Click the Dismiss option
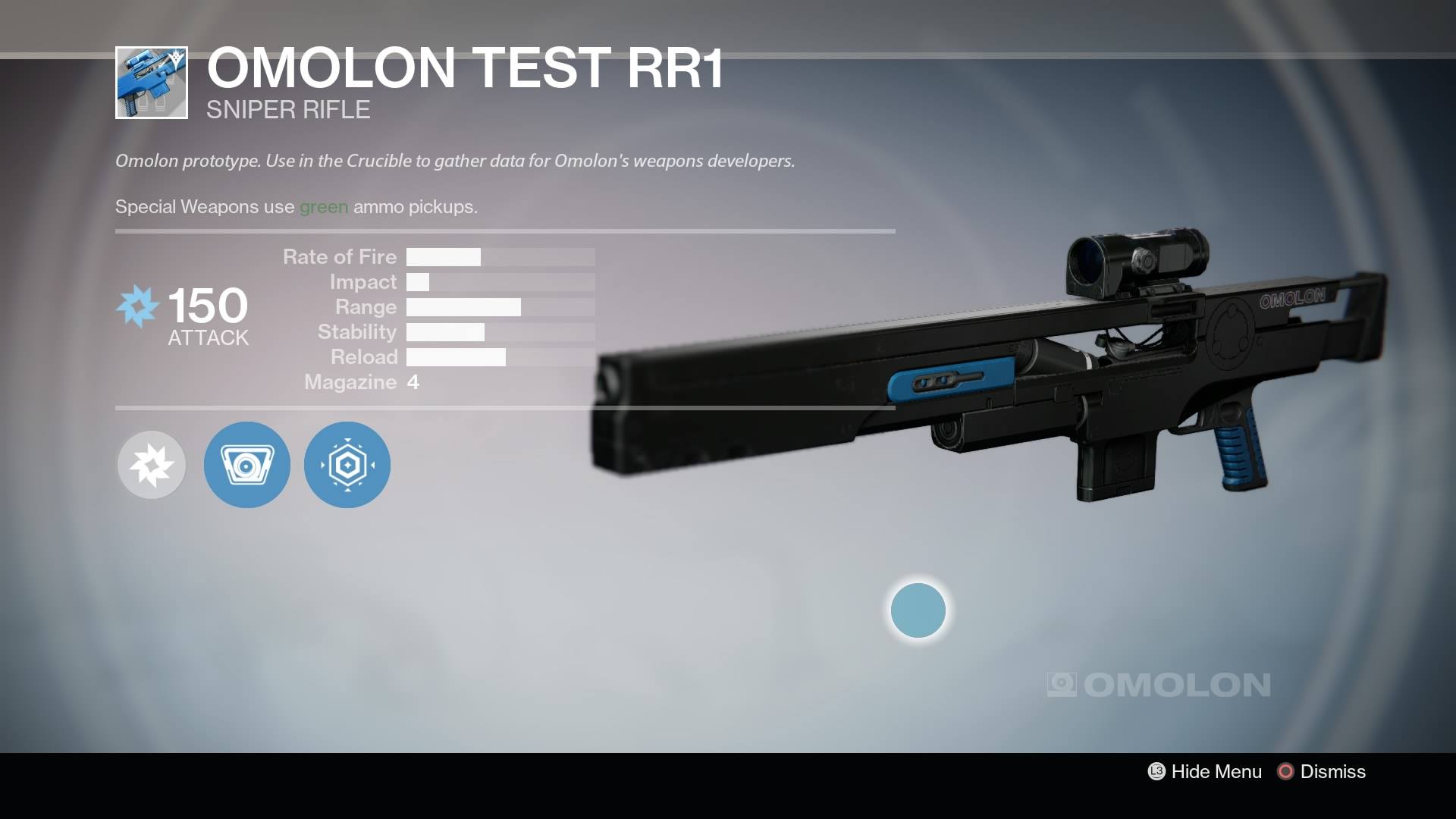Screen dimensions: 1456x819 point(1322,771)
